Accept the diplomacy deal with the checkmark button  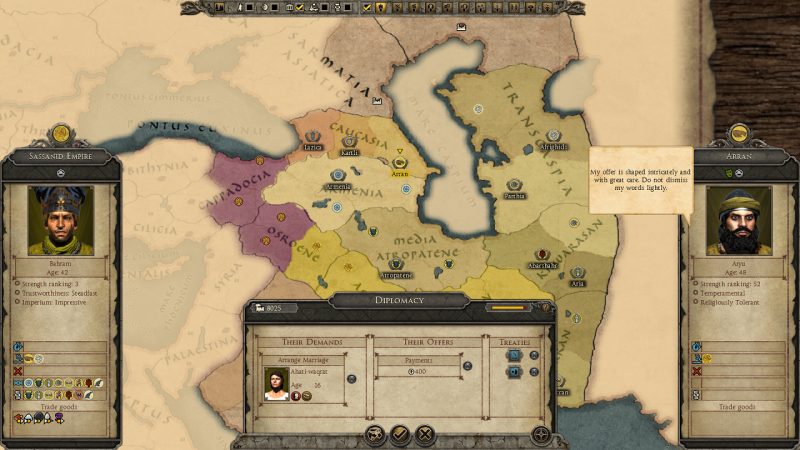pyautogui.click(x=399, y=434)
